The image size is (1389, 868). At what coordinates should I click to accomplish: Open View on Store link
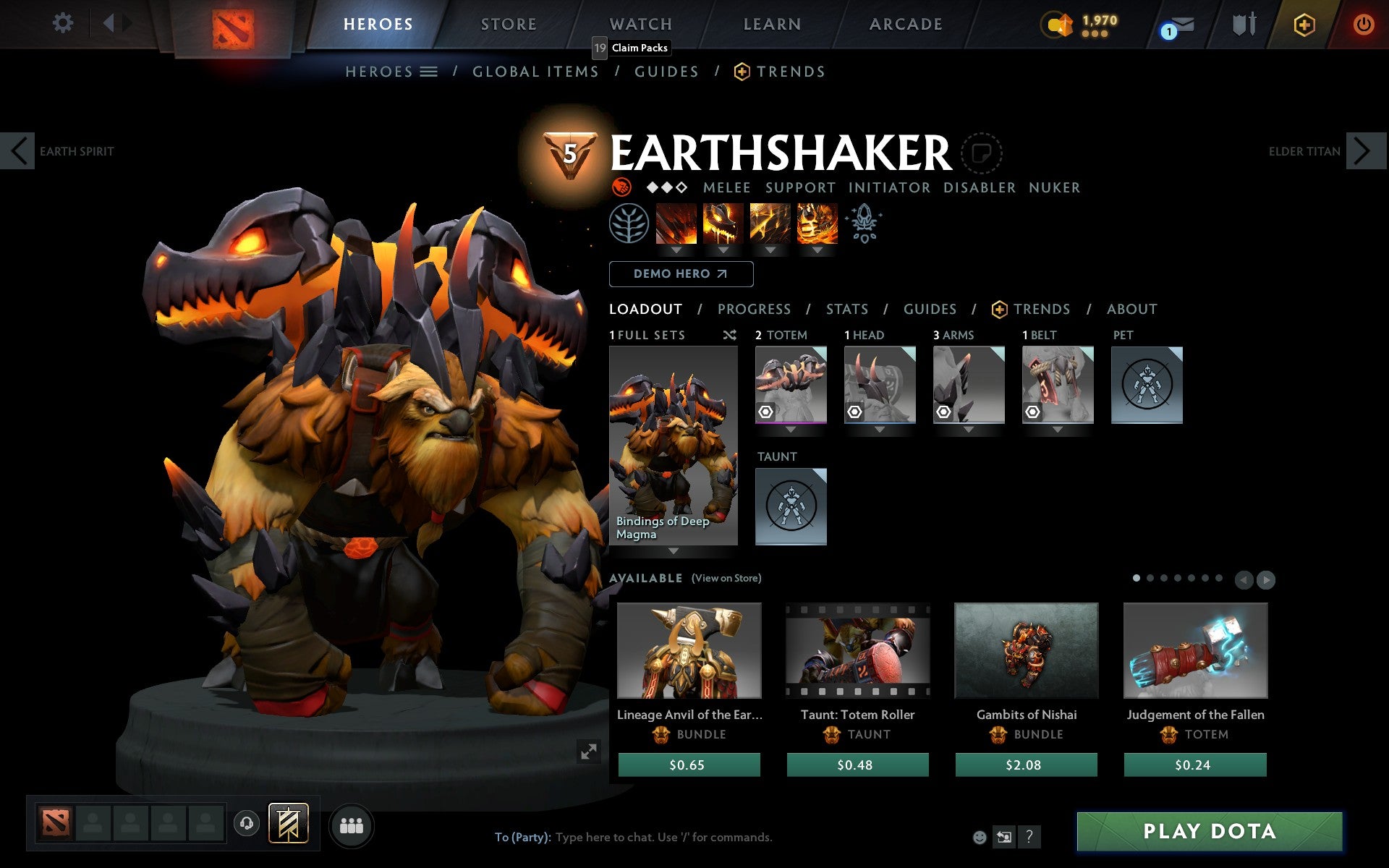(x=726, y=578)
